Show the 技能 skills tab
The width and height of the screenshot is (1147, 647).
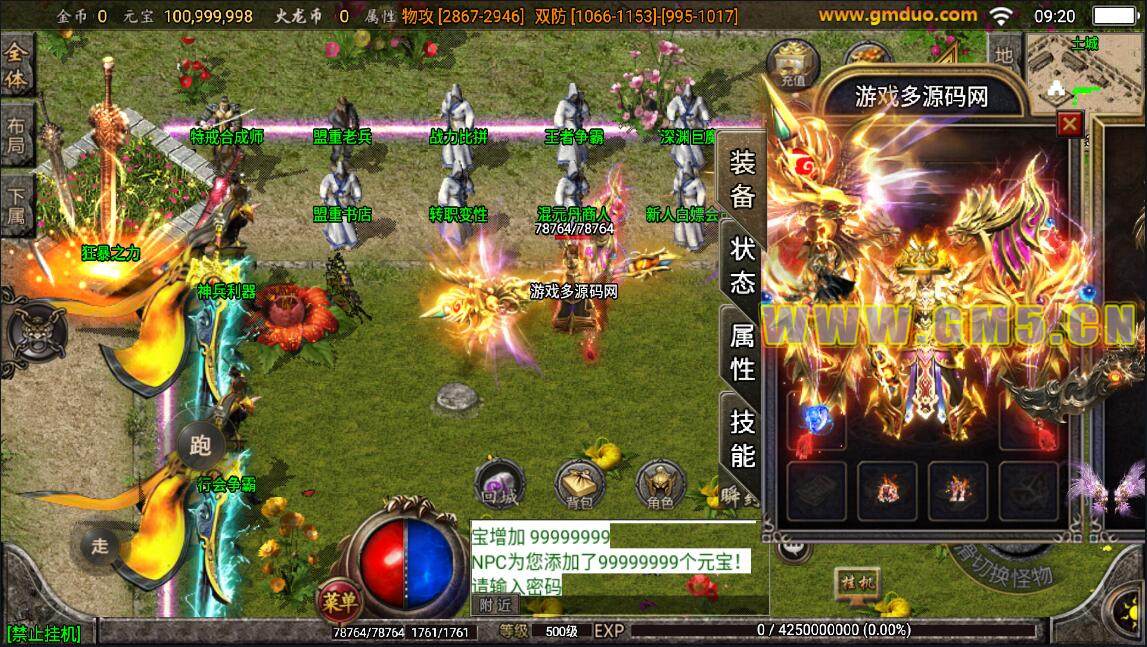tap(742, 438)
